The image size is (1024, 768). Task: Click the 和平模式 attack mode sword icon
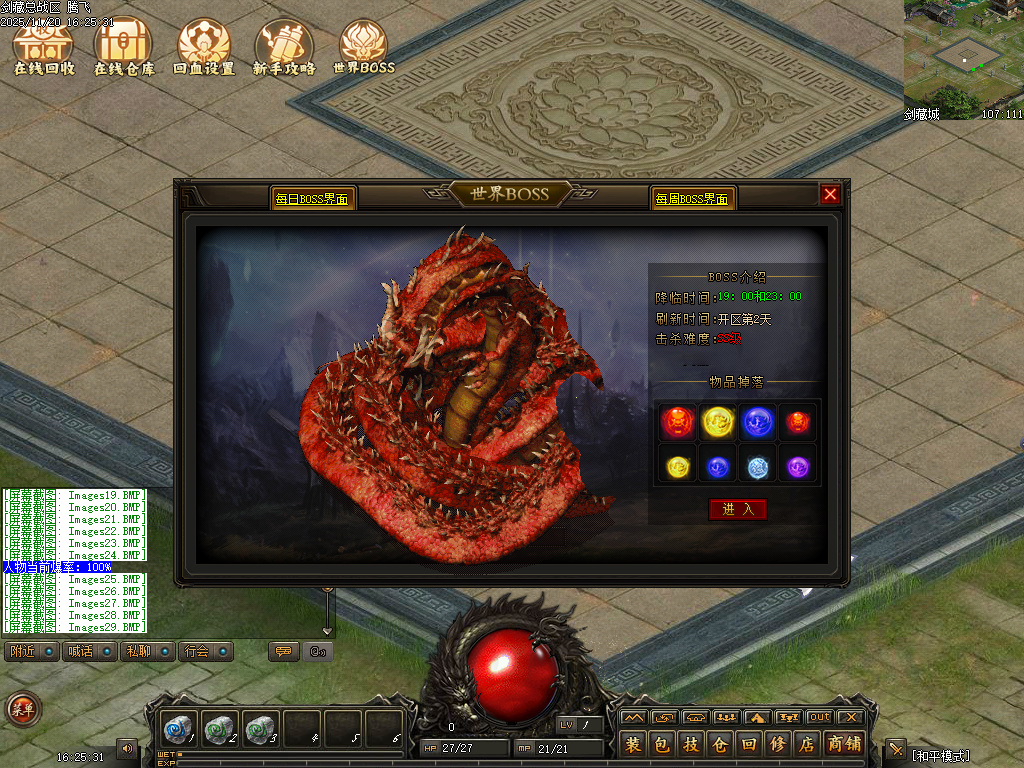tap(896, 749)
